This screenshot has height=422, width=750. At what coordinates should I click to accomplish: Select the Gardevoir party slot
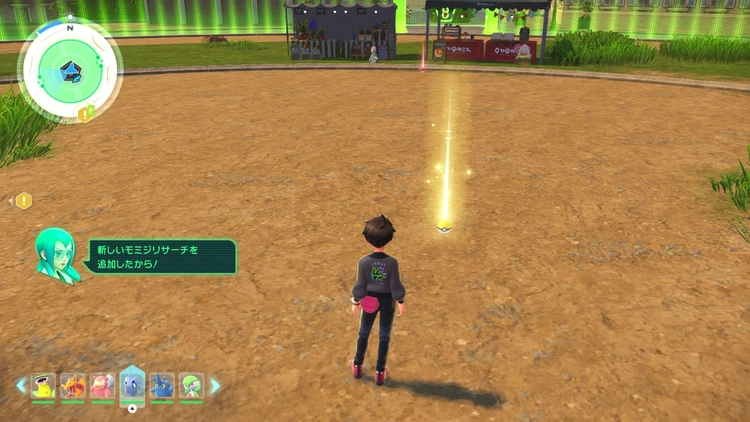point(191,385)
